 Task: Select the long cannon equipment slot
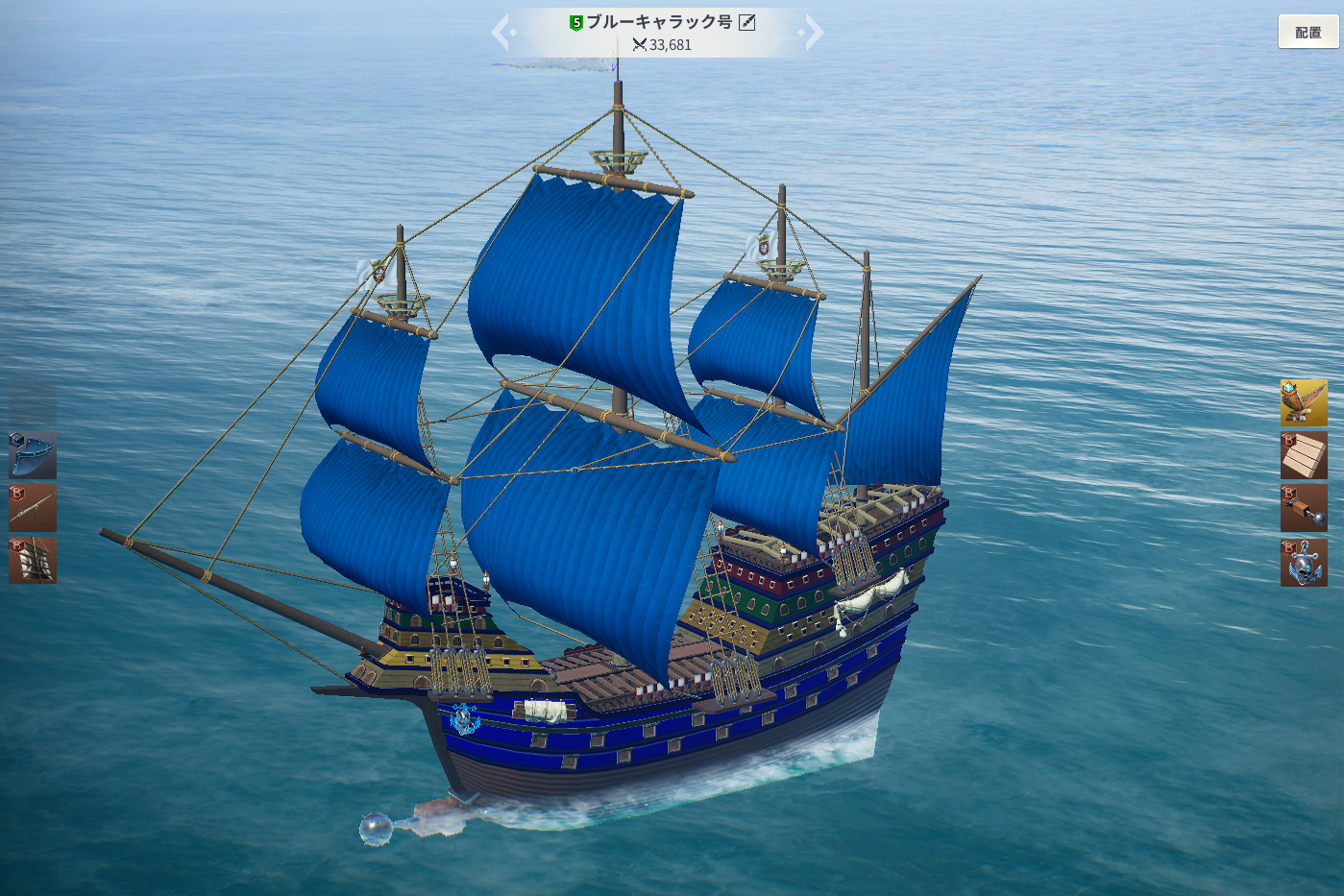tap(33, 508)
